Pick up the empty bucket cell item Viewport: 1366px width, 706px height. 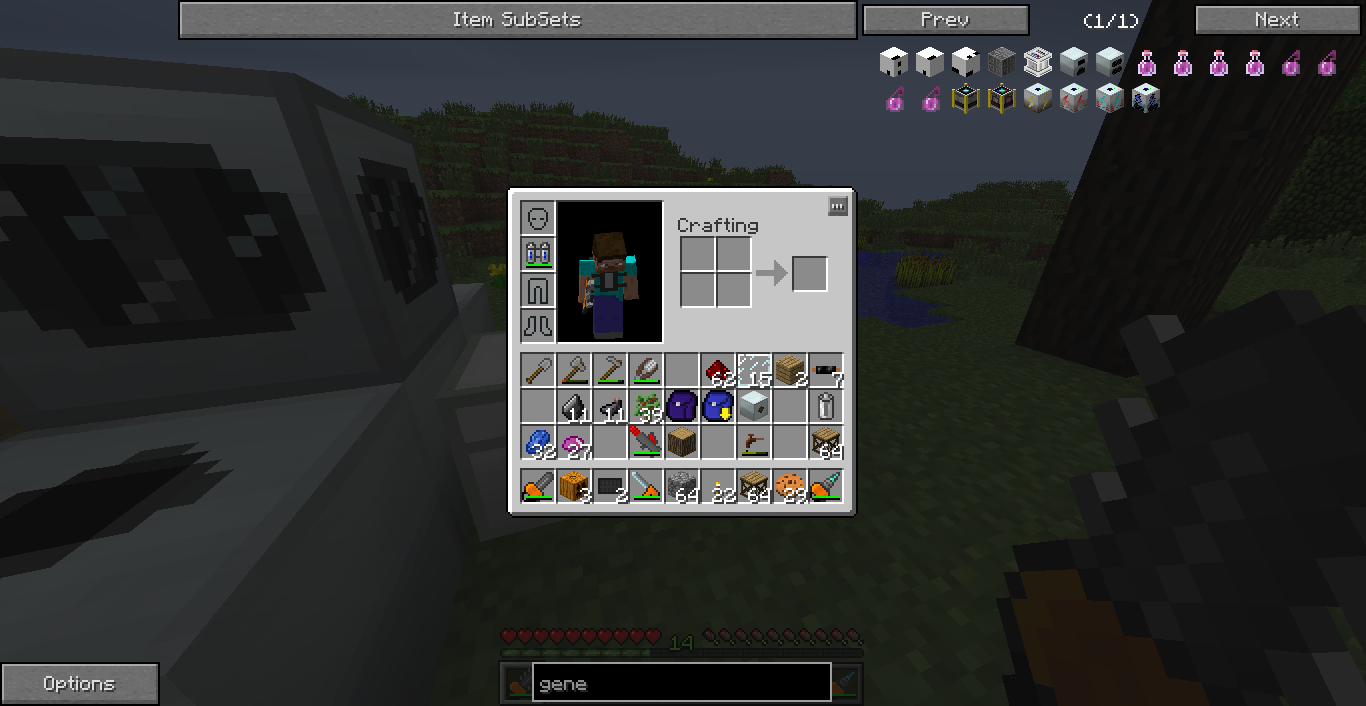coord(826,407)
